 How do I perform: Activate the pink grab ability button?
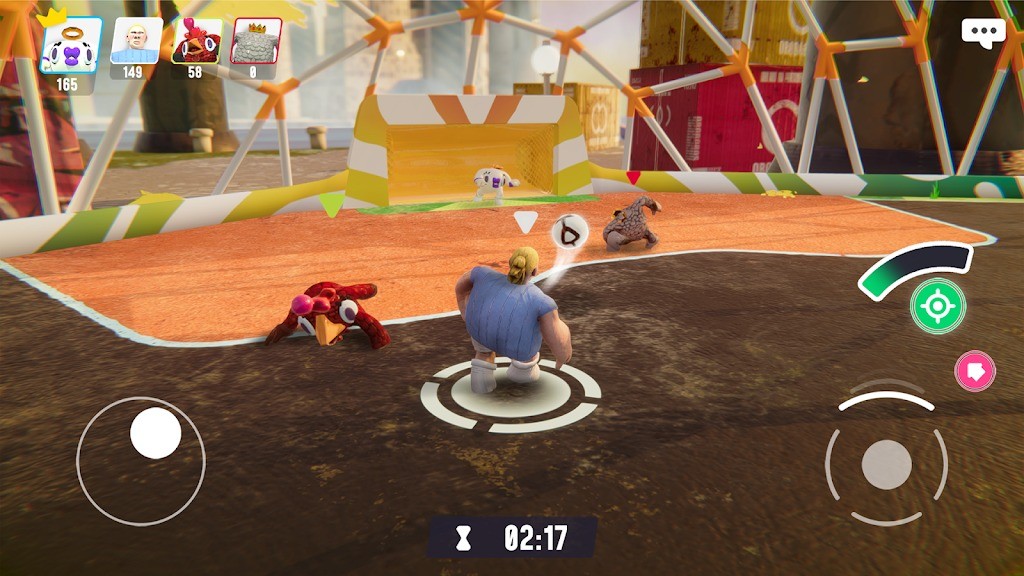975,371
